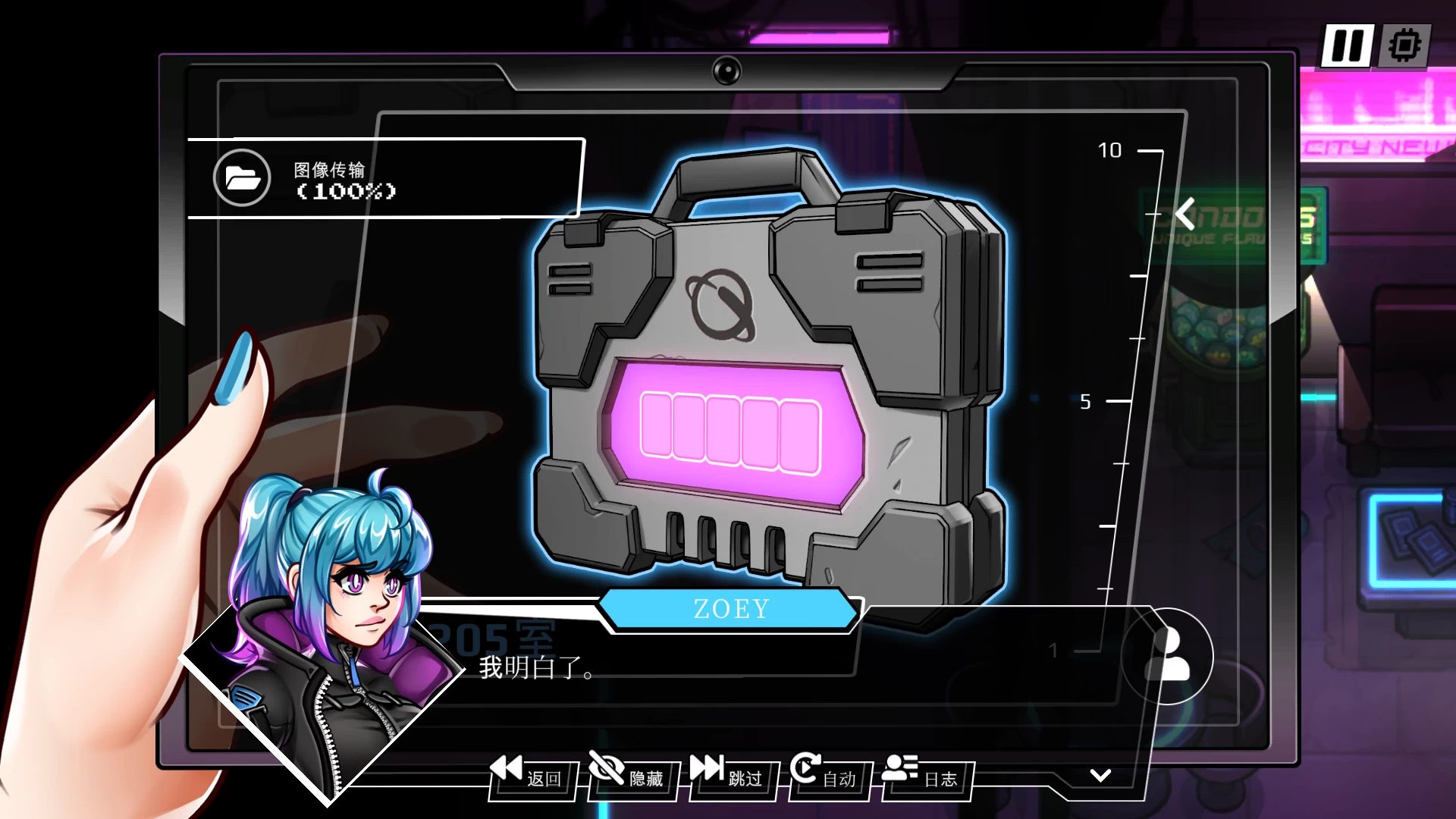Viewport: 1456px width, 819px height.
Task: Pause the game with the top-right button
Action: point(1347,45)
